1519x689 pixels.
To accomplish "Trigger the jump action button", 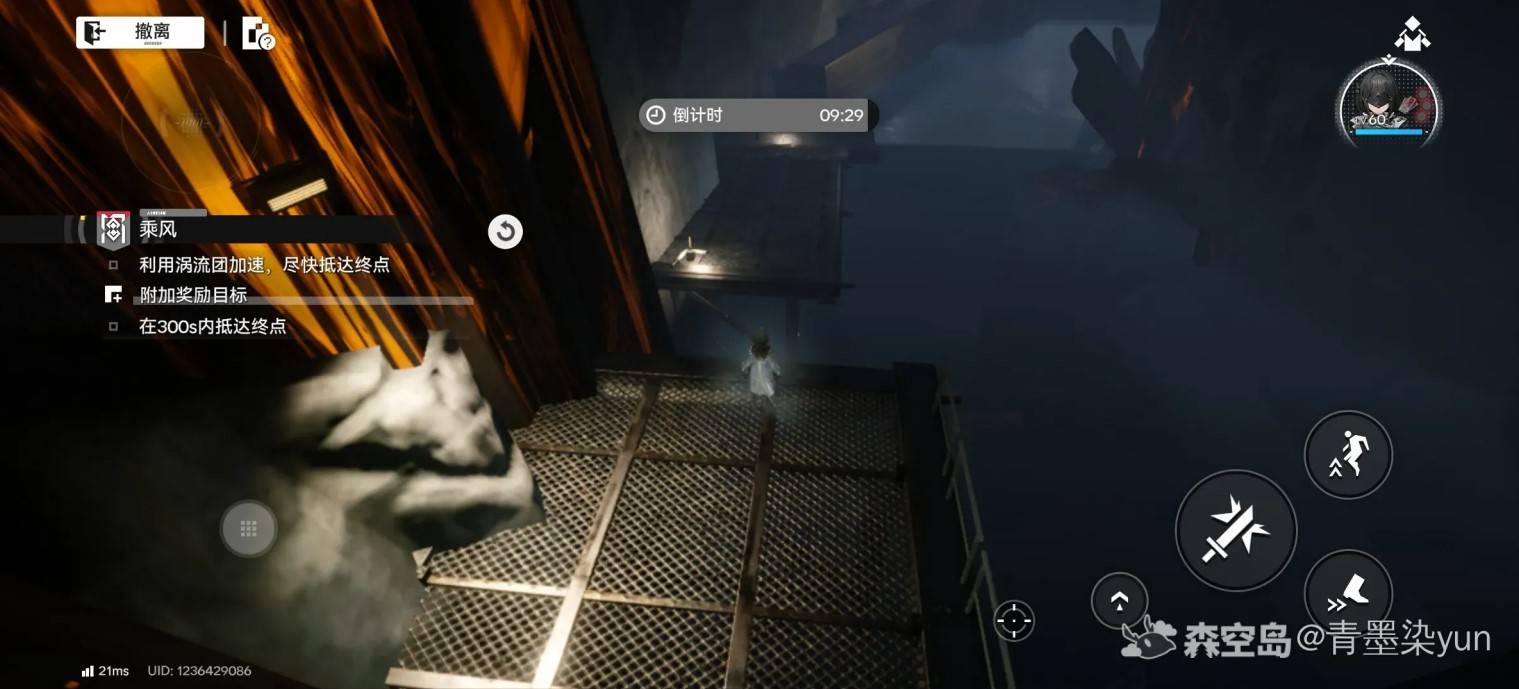I will click(x=1348, y=454).
